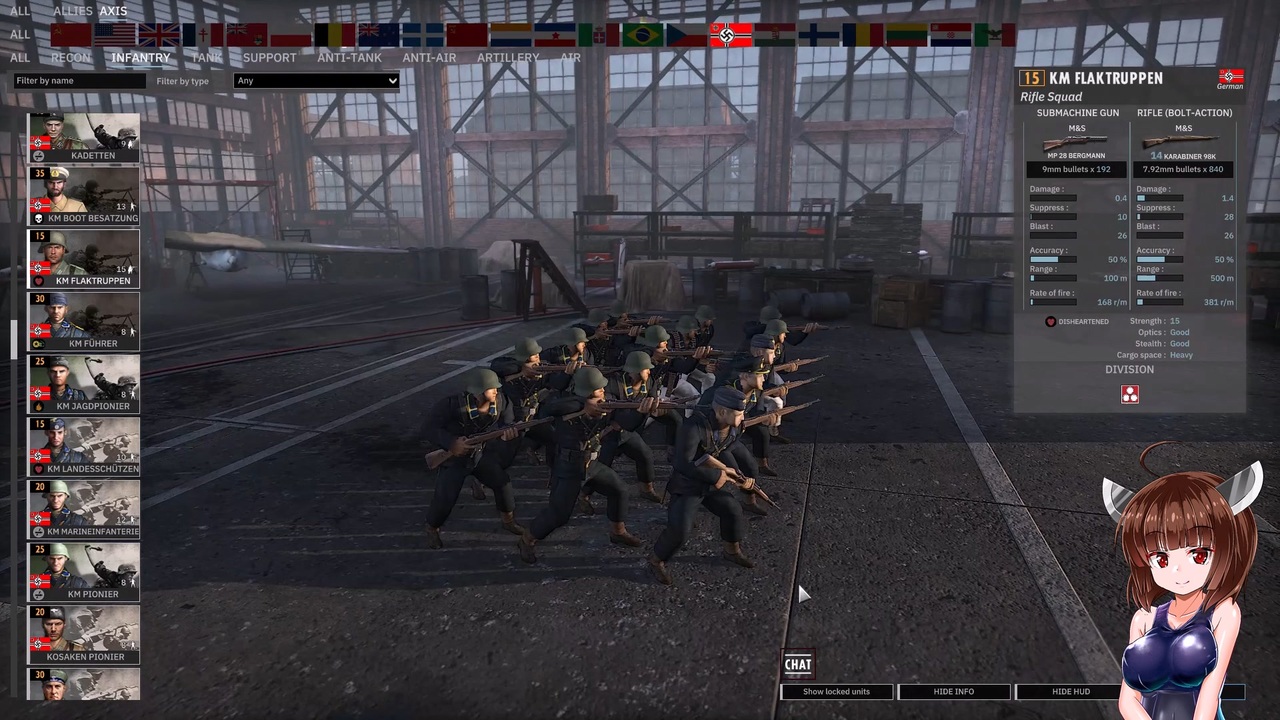Switch to the ARTILLERY category

pos(508,57)
